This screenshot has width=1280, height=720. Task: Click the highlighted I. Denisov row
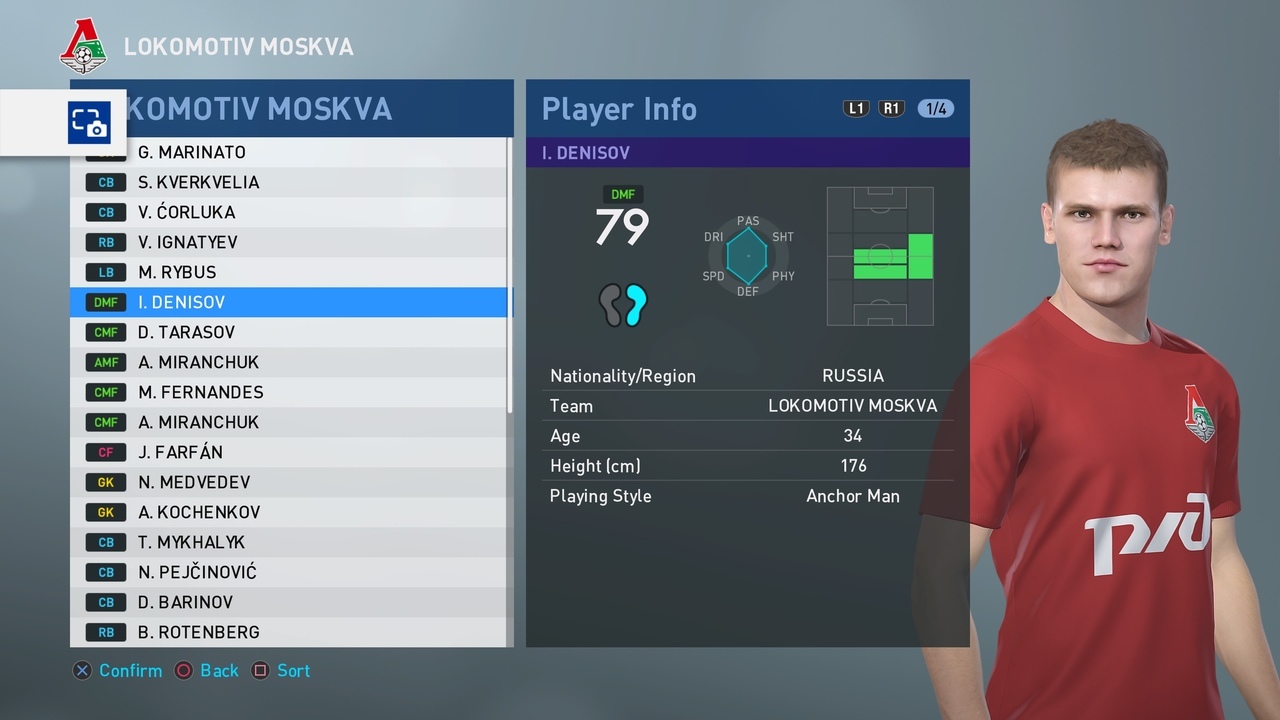(290, 302)
